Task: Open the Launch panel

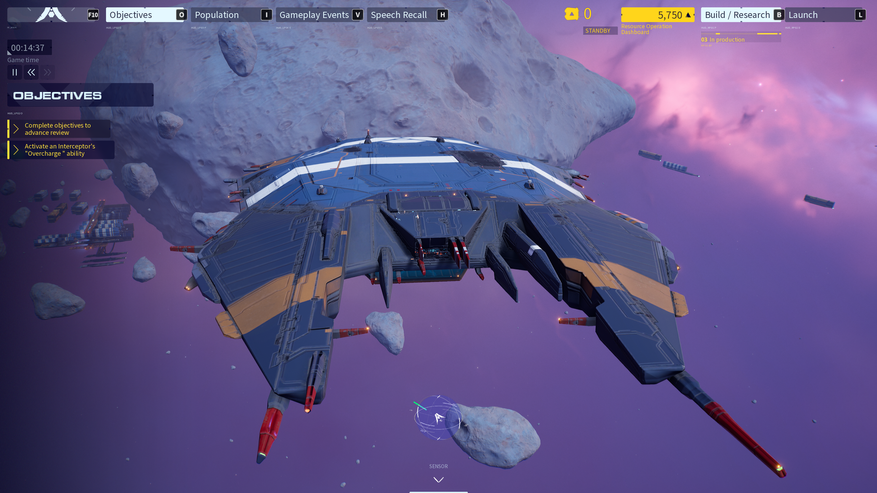Action: point(825,15)
